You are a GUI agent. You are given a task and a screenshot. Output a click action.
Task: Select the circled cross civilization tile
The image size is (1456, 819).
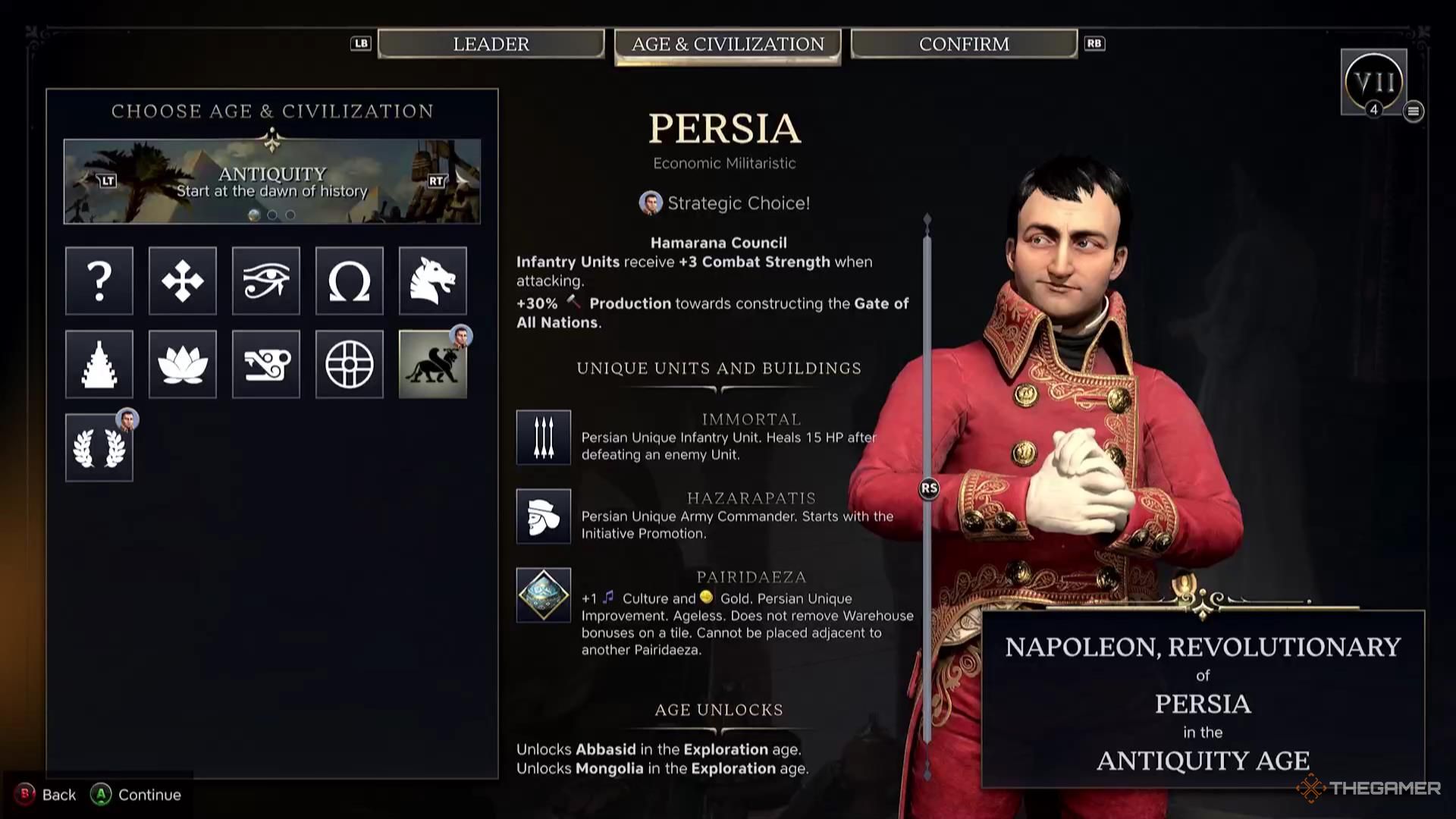tap(350, 364)
